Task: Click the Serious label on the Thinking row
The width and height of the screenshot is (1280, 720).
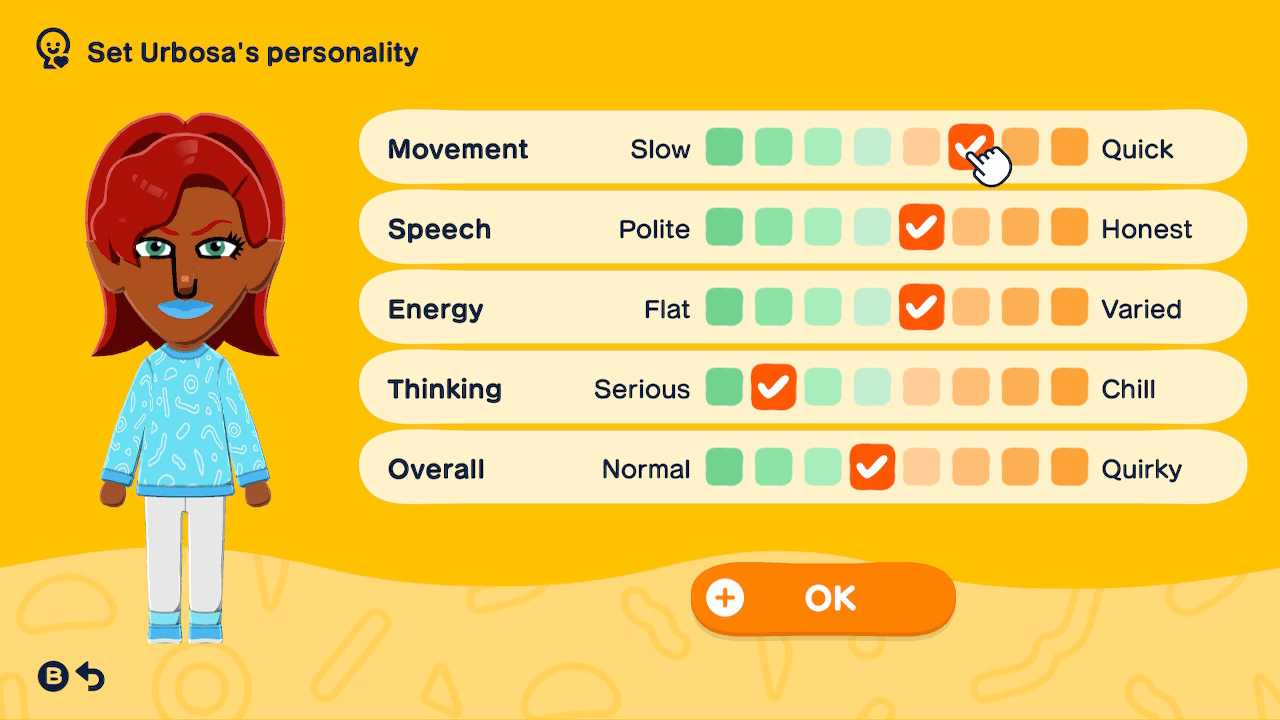Action: [641, 388]
